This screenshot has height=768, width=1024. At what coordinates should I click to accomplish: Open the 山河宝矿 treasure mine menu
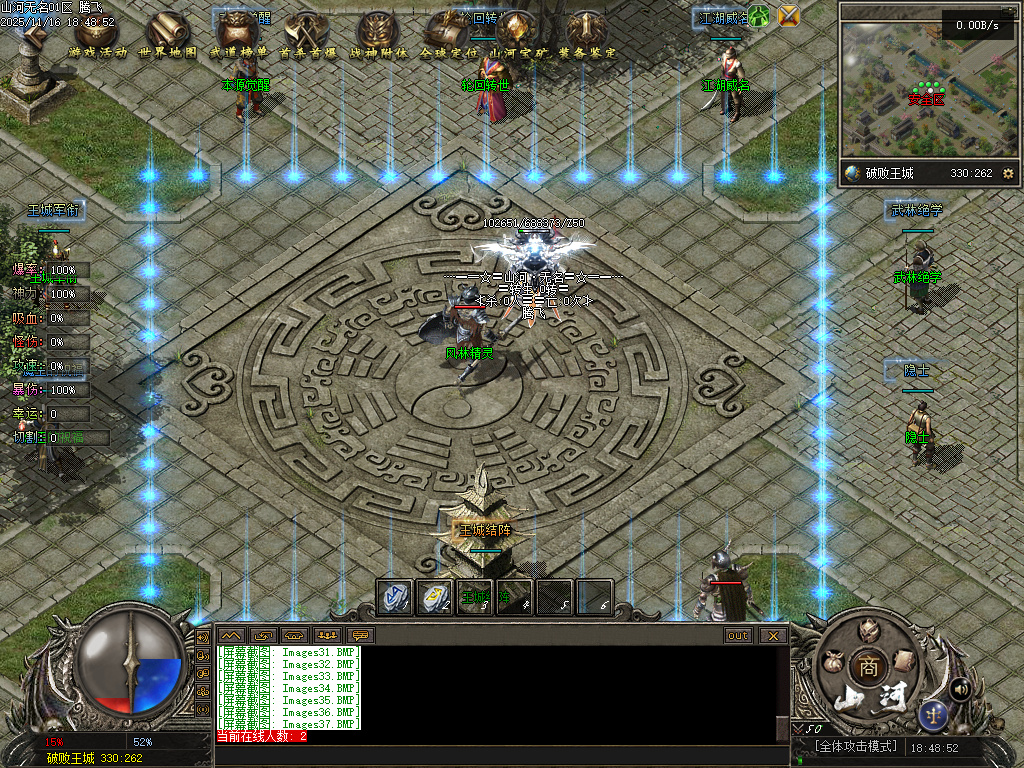(x=518, y=33)
